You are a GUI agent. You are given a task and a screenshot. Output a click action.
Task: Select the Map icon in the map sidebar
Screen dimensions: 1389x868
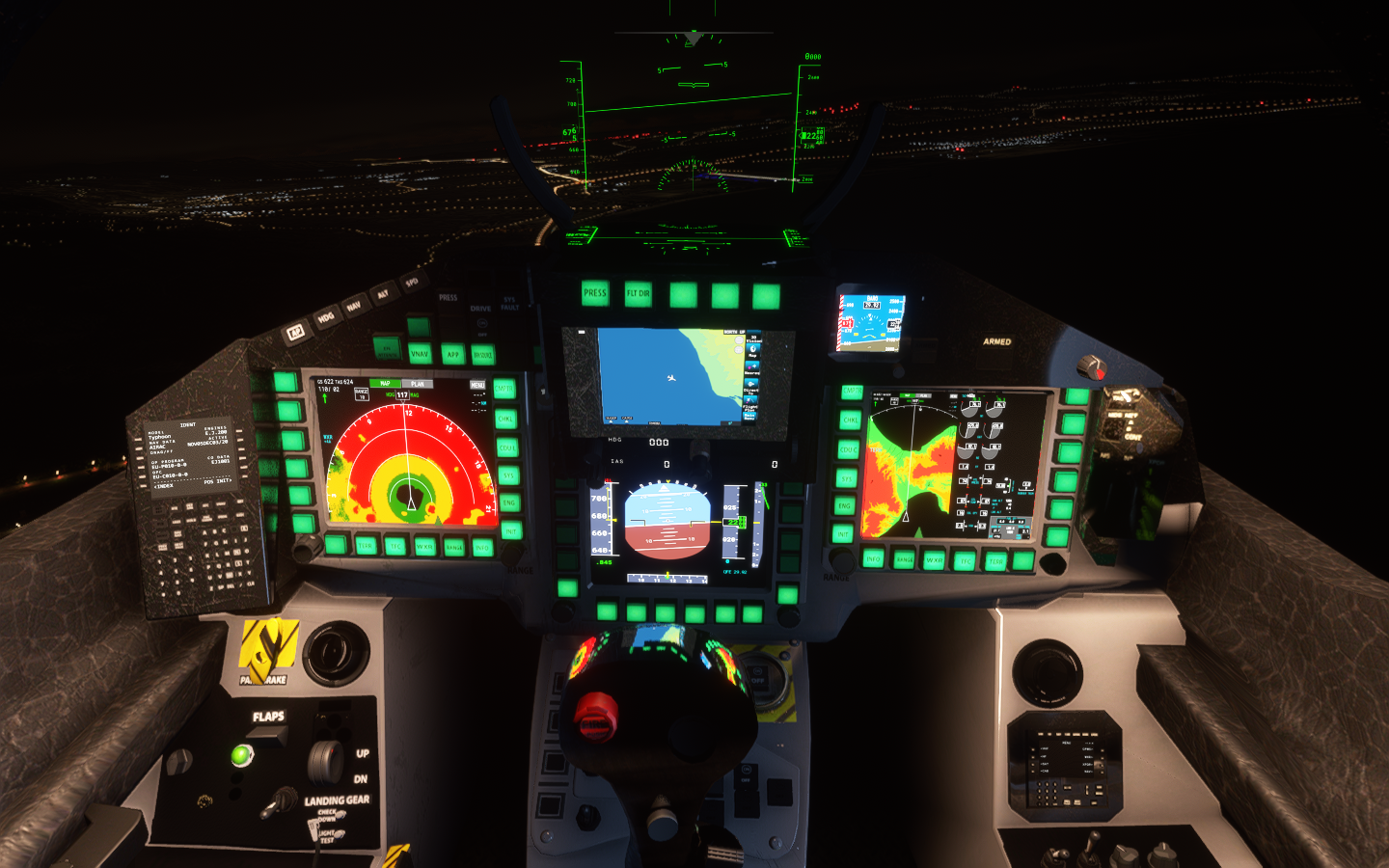pos(753,349)
